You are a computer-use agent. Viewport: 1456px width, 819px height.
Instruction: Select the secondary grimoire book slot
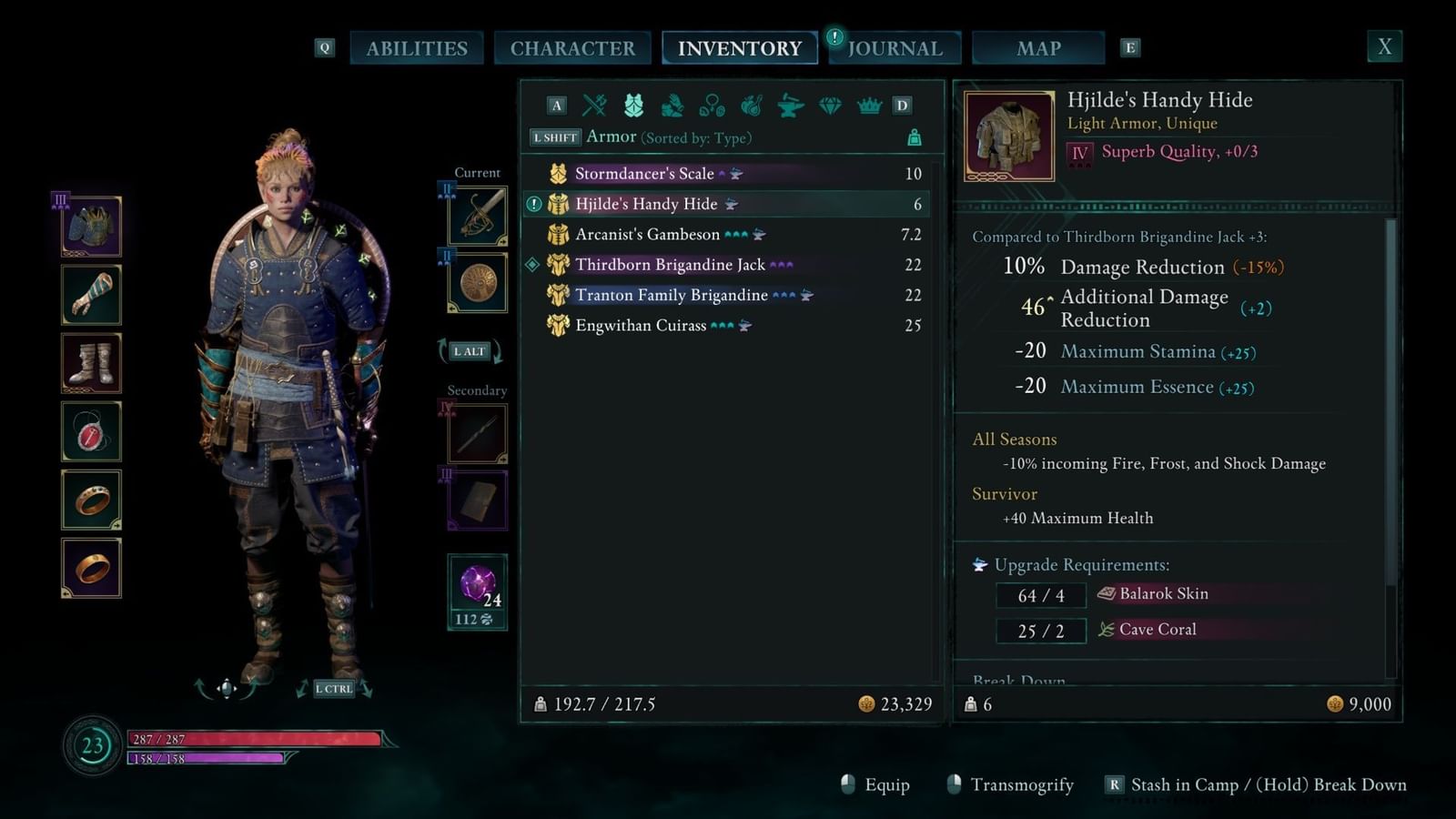(478, 500)
